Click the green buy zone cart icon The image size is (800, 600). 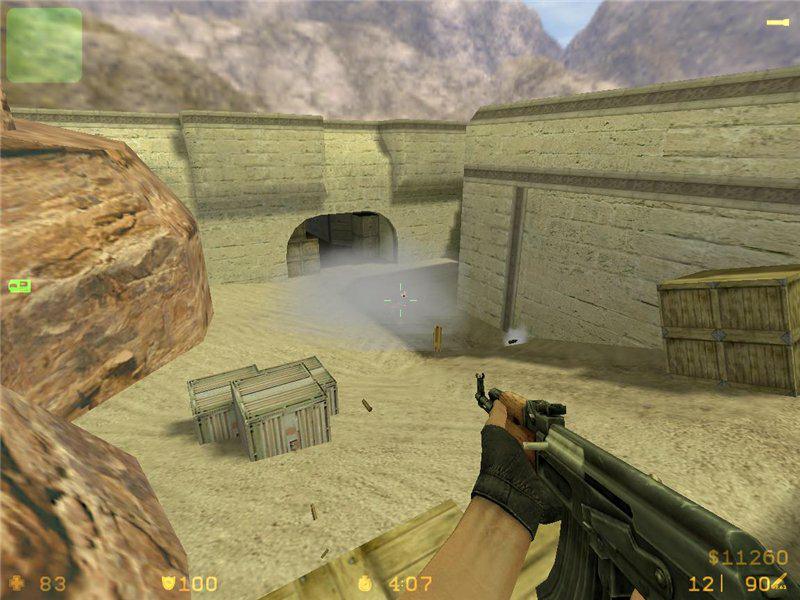point(19,286)
